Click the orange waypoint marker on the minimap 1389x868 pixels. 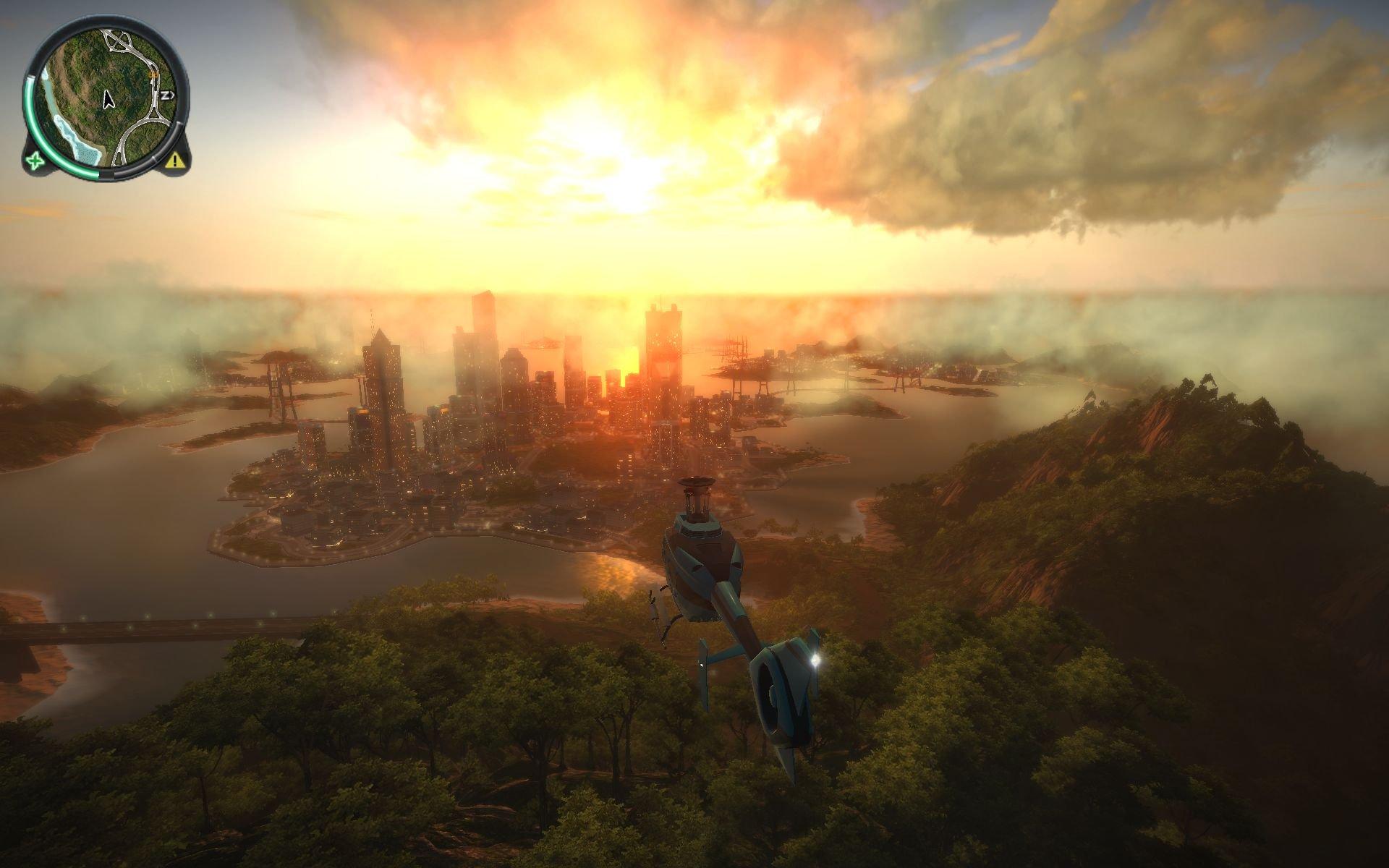point(153,75)
